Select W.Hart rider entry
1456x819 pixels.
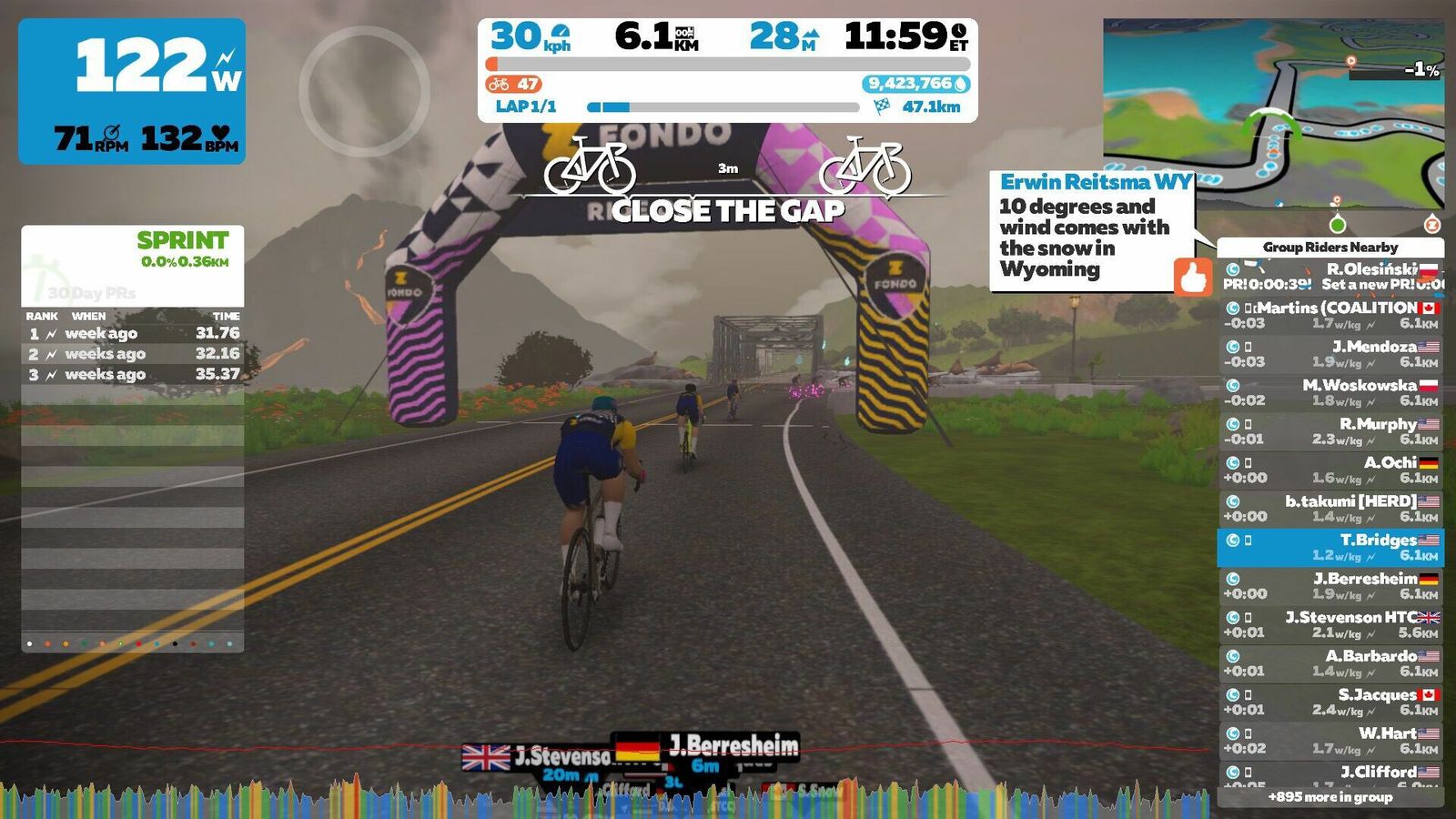click(1330, 741)
